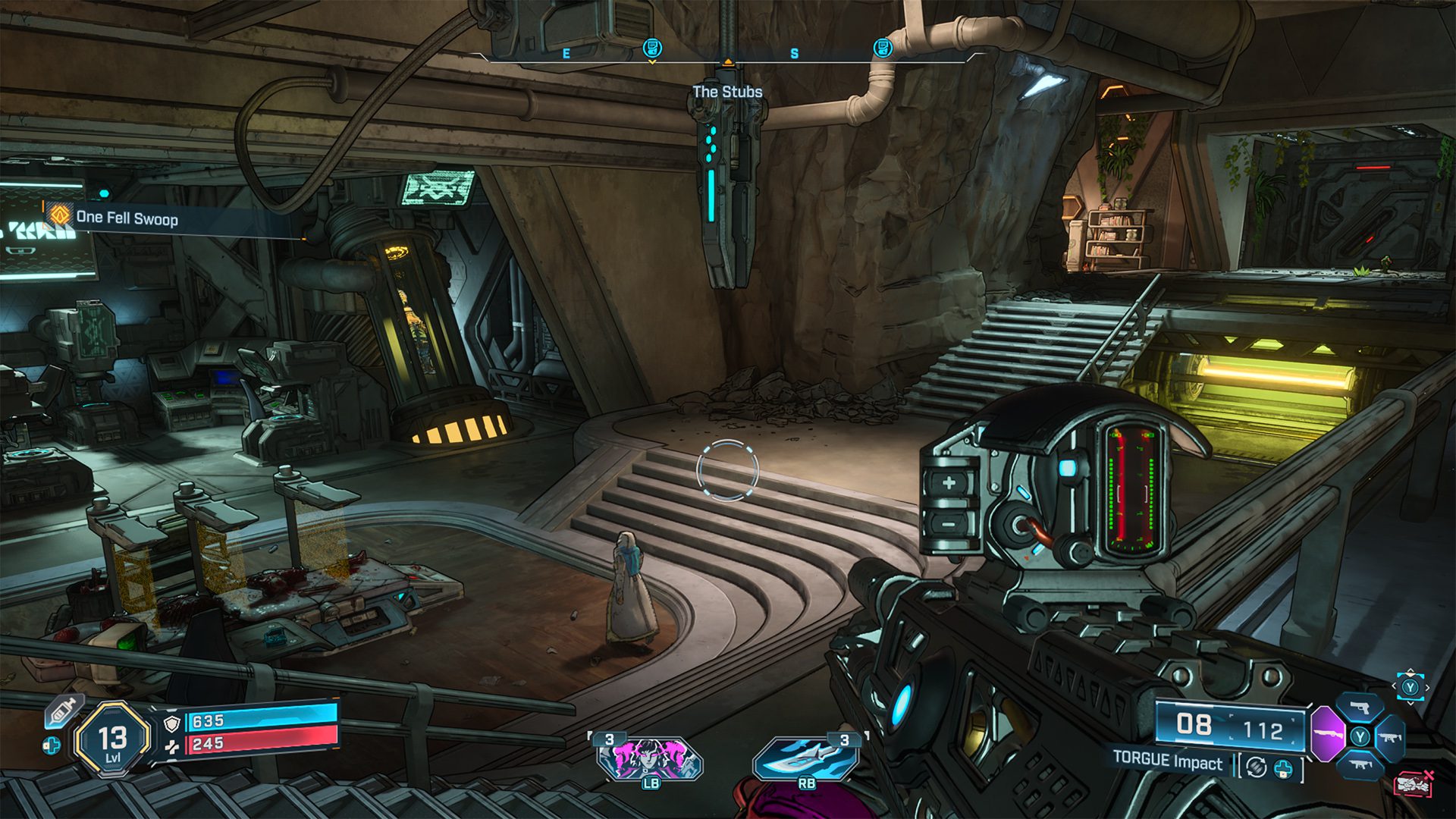
Task: Click the right quest marker on compass
Action: point(882,49)
